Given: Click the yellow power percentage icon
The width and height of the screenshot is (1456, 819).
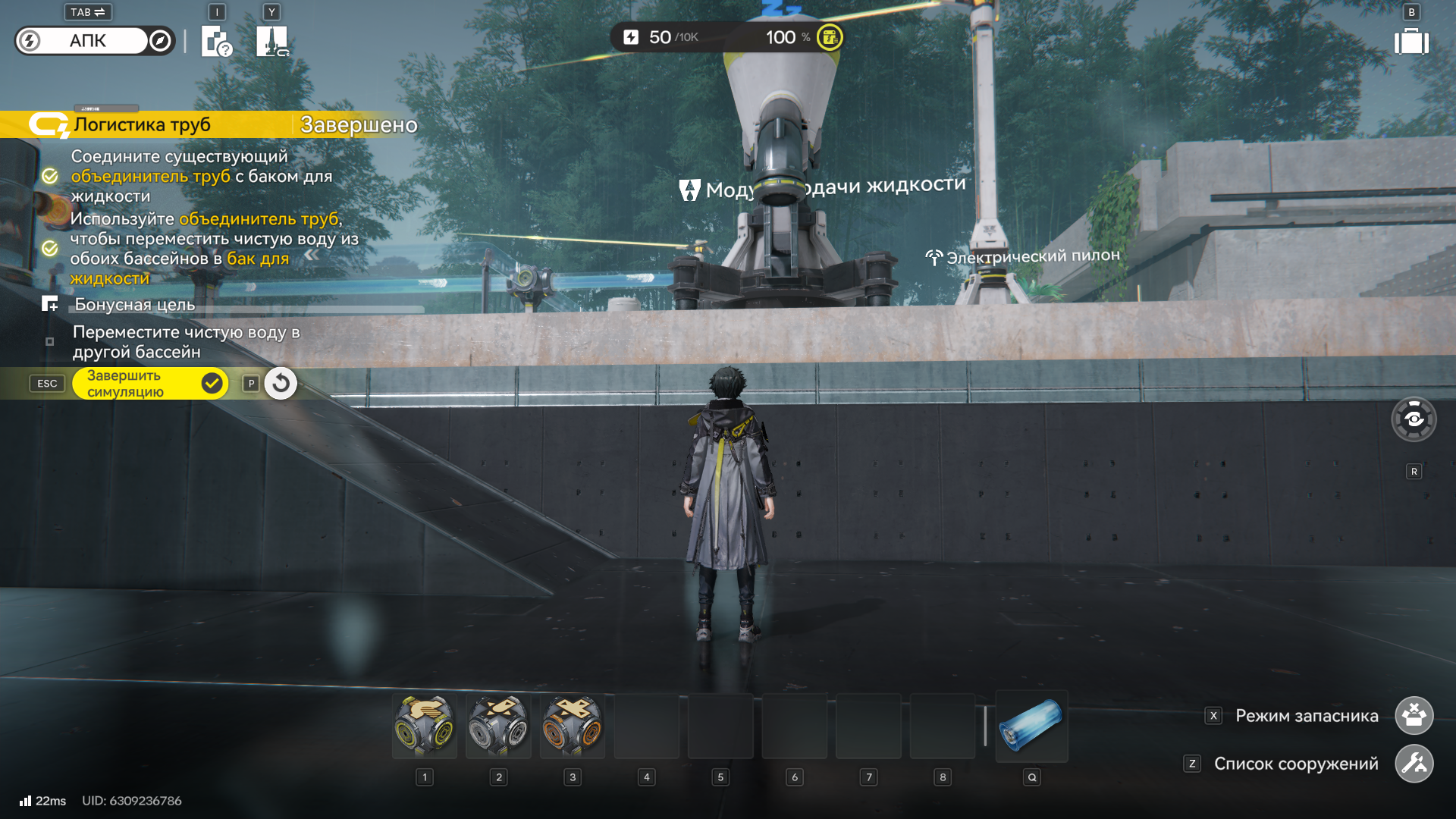Looking at the screenshot, I should click(830, 37).
